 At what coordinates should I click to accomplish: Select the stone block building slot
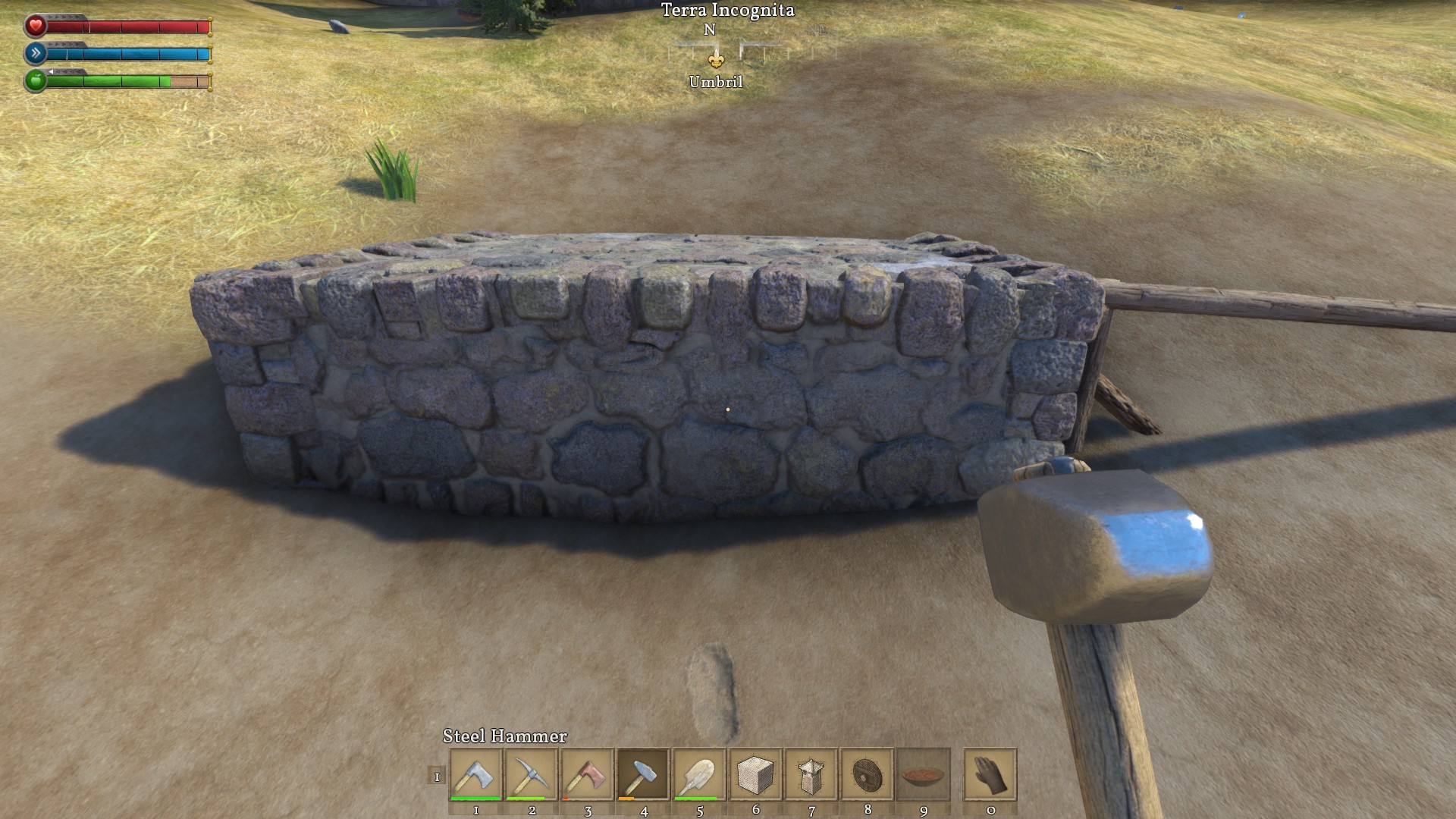click(x=755, y=774)
